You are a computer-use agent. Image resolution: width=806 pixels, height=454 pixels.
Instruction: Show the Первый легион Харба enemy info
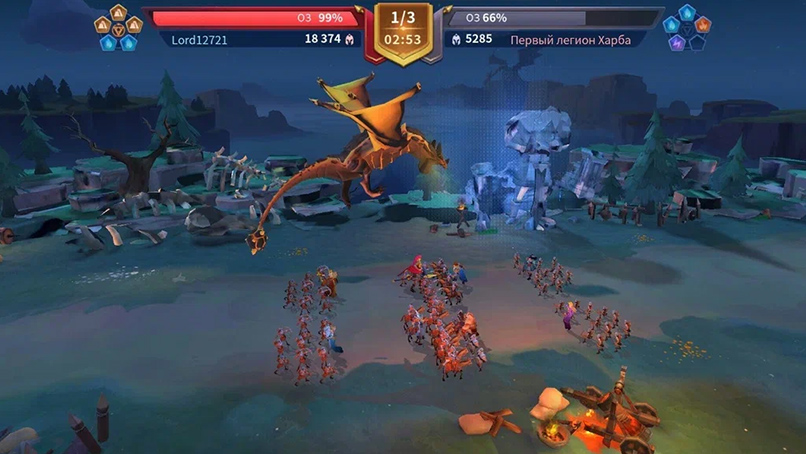click(570, 39)
